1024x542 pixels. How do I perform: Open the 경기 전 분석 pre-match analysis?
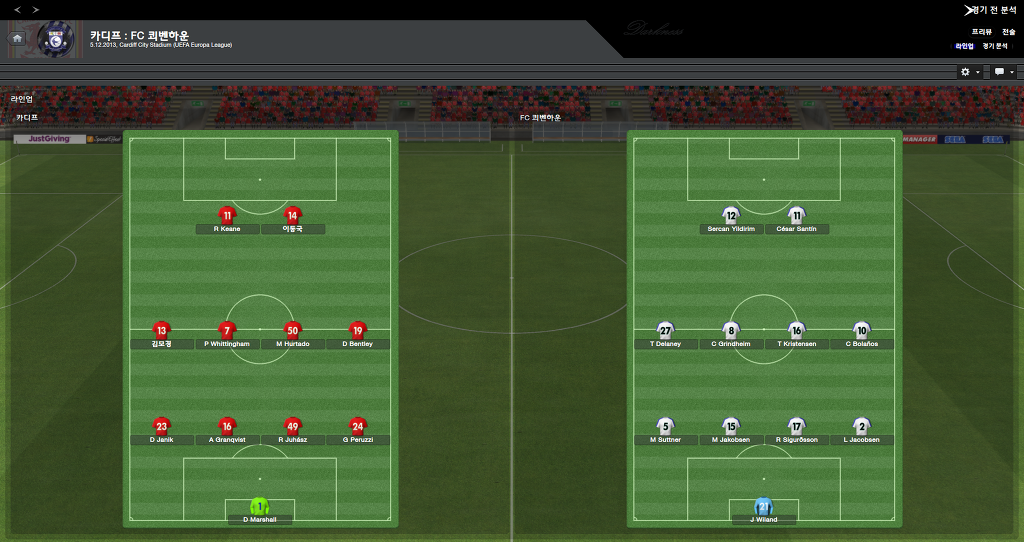point(993,9)
